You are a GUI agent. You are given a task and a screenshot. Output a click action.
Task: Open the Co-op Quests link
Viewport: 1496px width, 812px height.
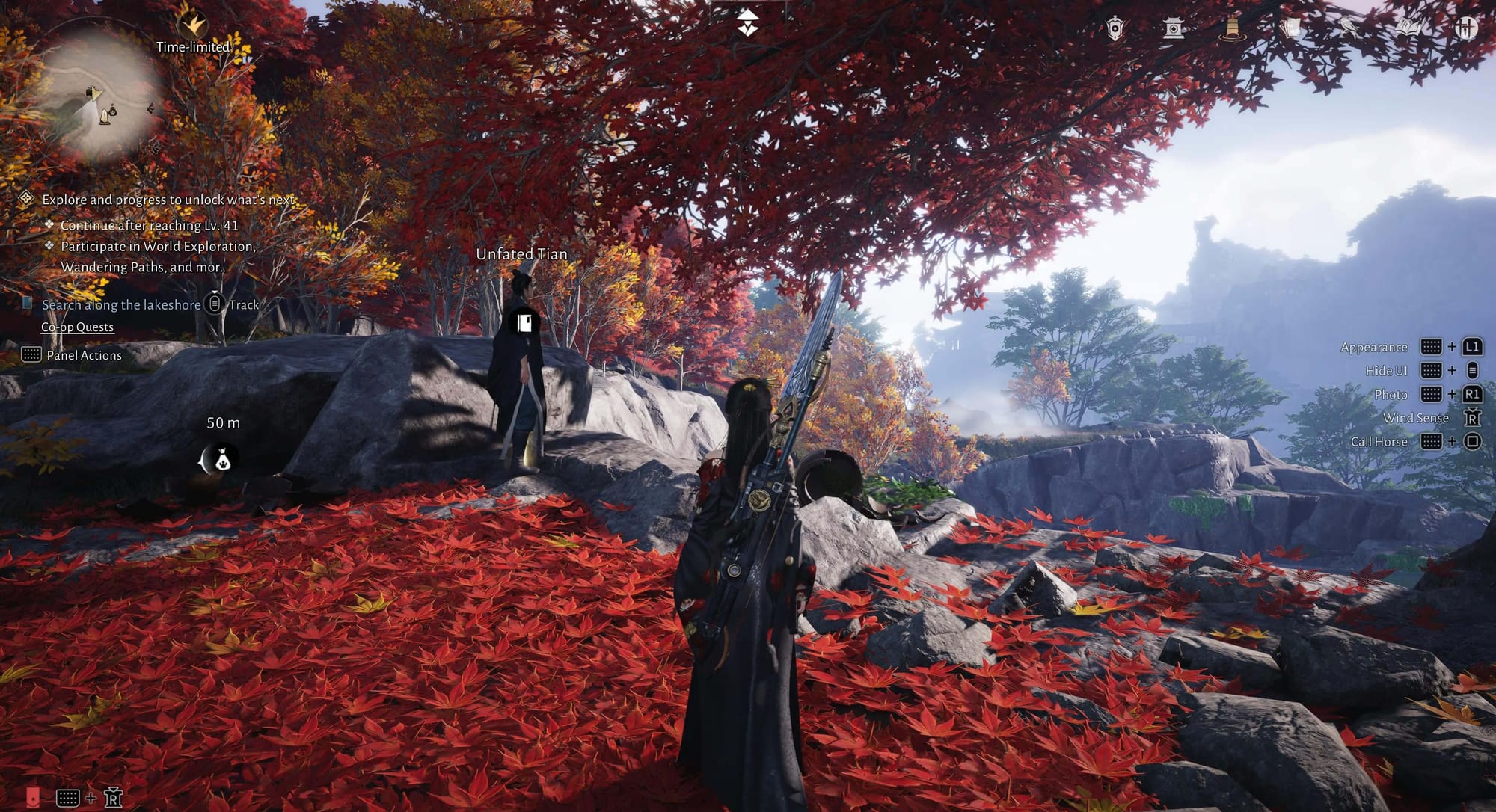pos(77,327)
